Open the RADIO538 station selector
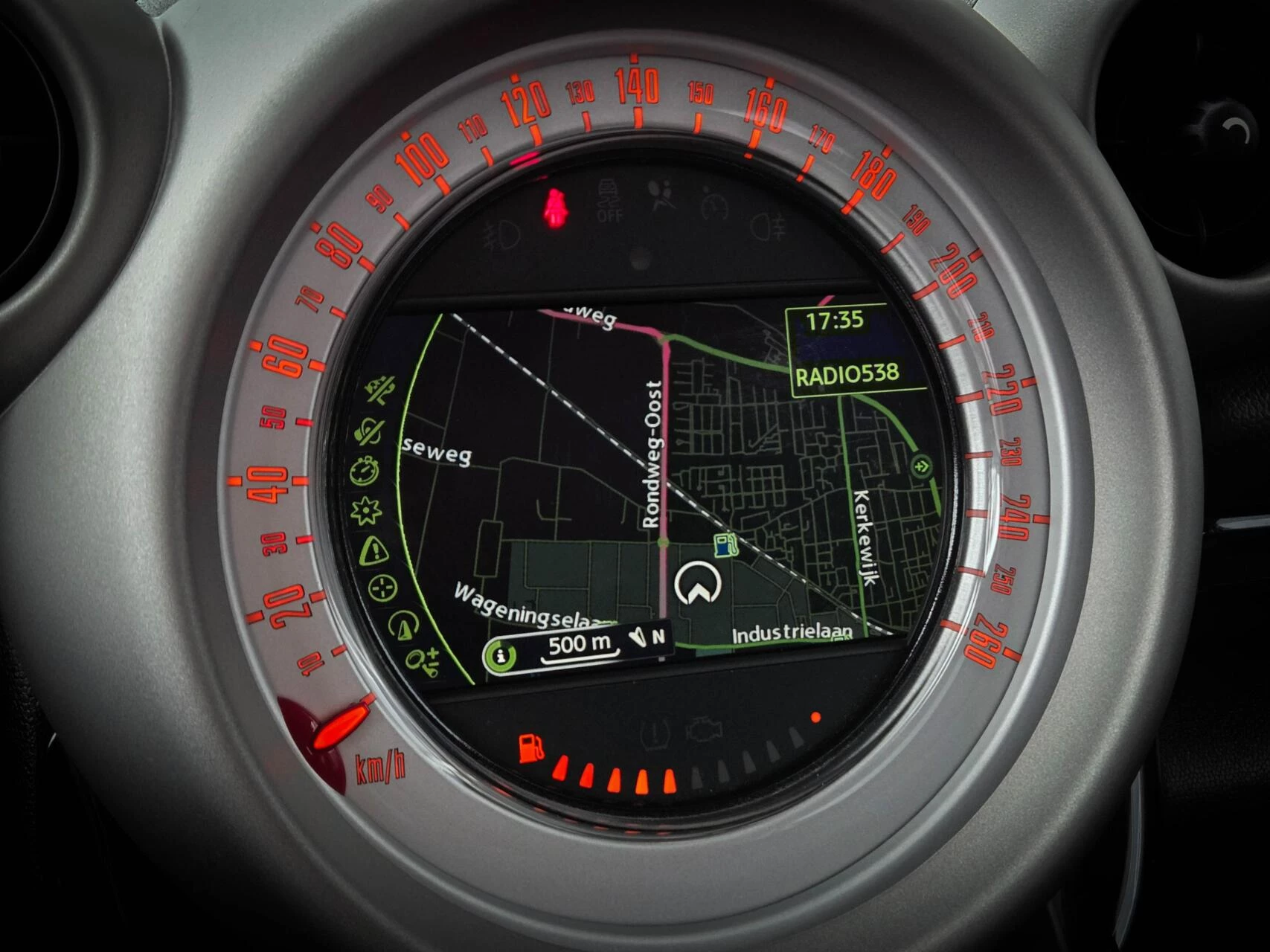The width and height of the screenshot is (1270, 952). (848, 376)
